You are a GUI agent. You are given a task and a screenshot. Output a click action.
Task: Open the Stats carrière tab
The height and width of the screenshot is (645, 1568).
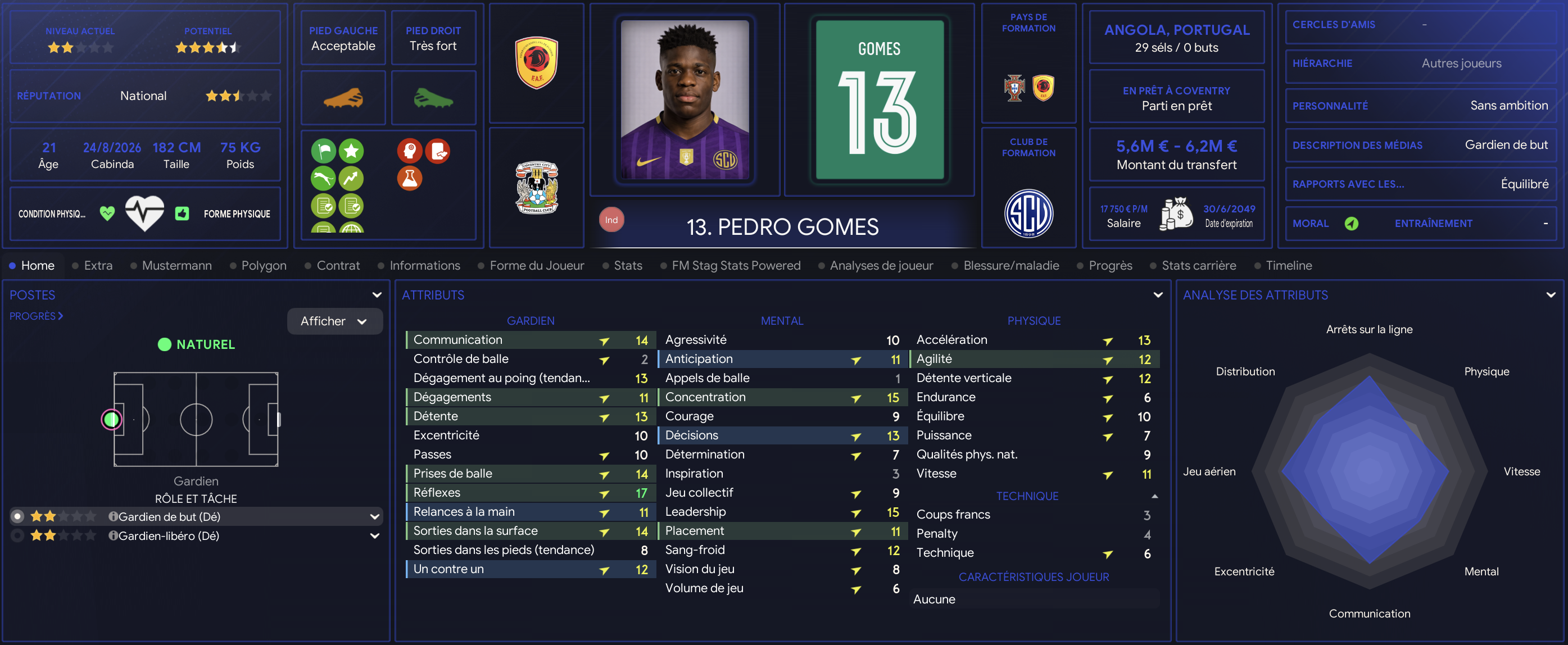(x=1198, y=265)
